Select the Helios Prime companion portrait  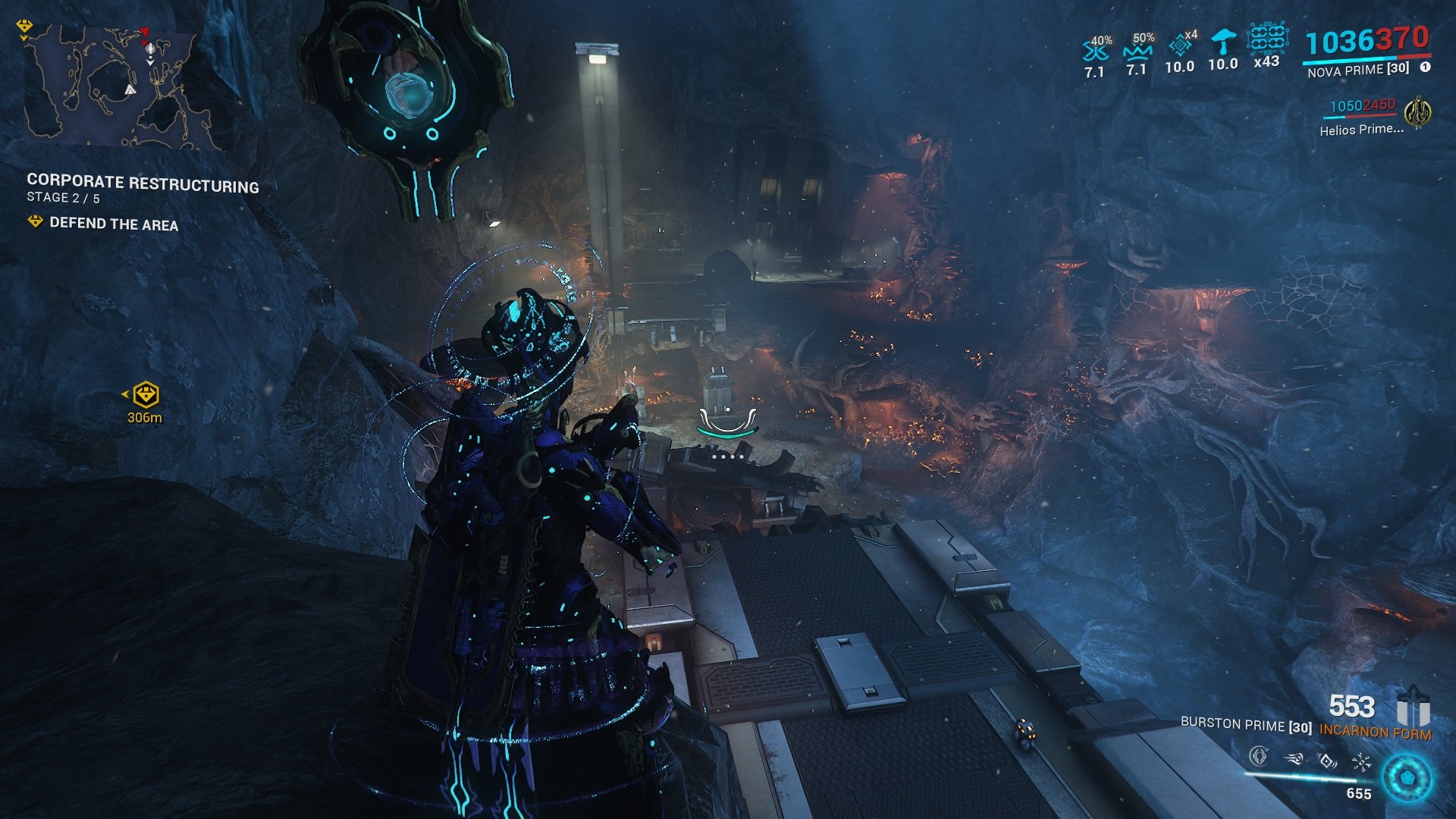1417,114
